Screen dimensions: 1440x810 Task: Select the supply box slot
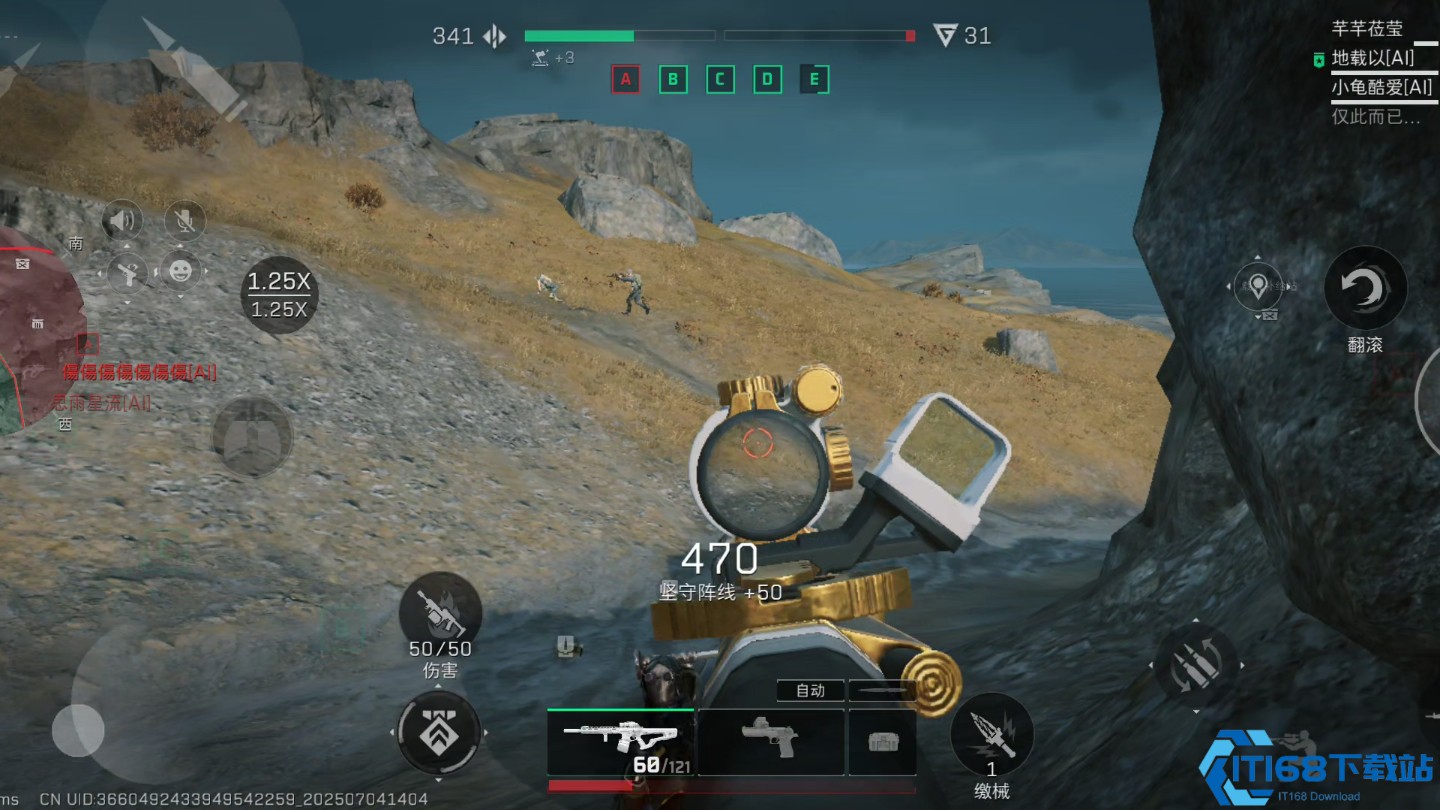click(x=882, y=741)
